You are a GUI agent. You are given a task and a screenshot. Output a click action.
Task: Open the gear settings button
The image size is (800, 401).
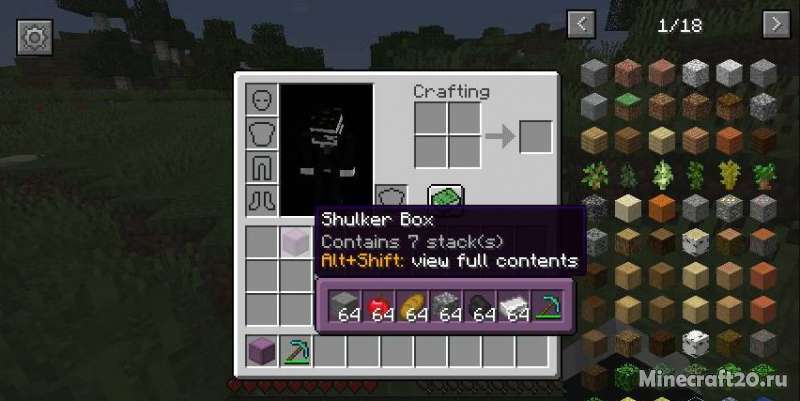coord(34,38)
